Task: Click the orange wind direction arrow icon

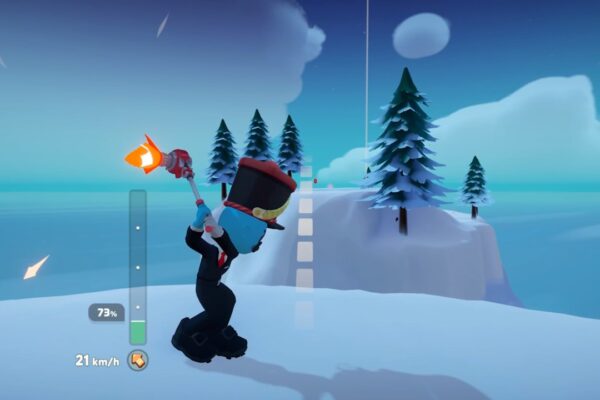Action: coord(138,360)
